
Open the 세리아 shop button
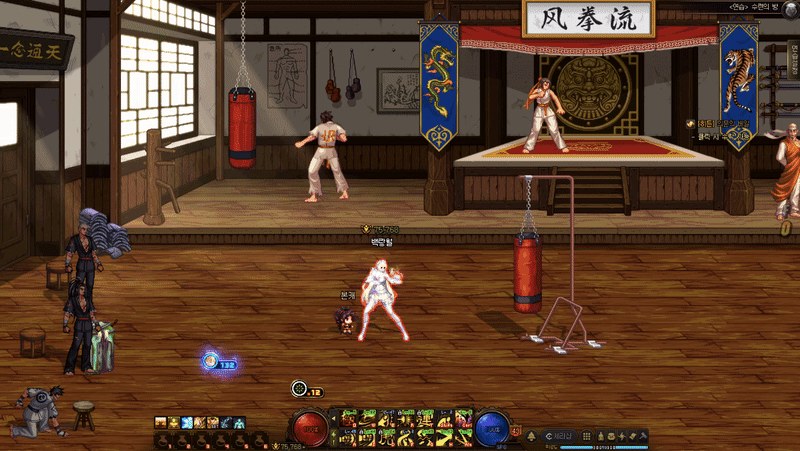(x=561, y=436)
